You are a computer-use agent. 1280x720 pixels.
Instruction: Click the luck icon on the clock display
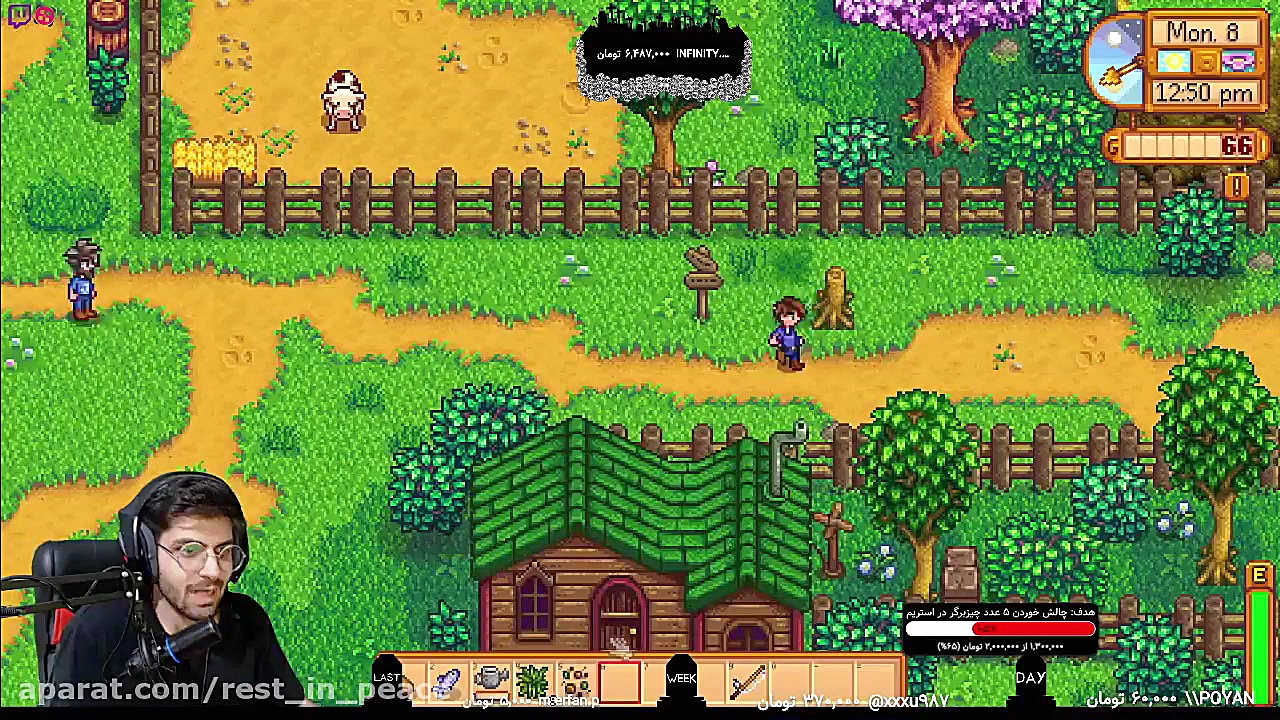pos(1240,62)
